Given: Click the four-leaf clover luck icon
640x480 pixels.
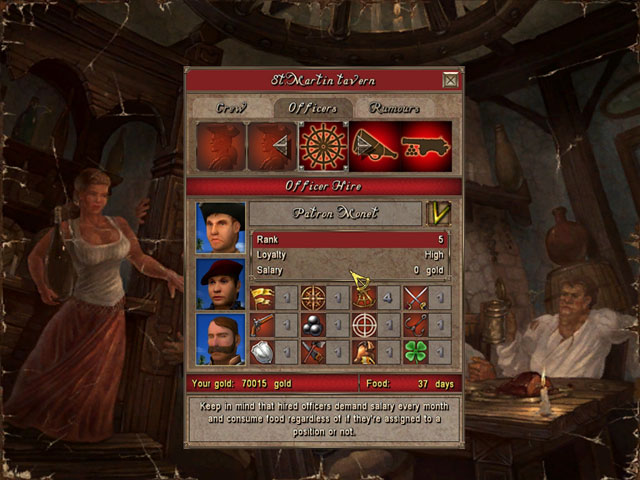Looking at the screenshot, I should coord(416,351).
